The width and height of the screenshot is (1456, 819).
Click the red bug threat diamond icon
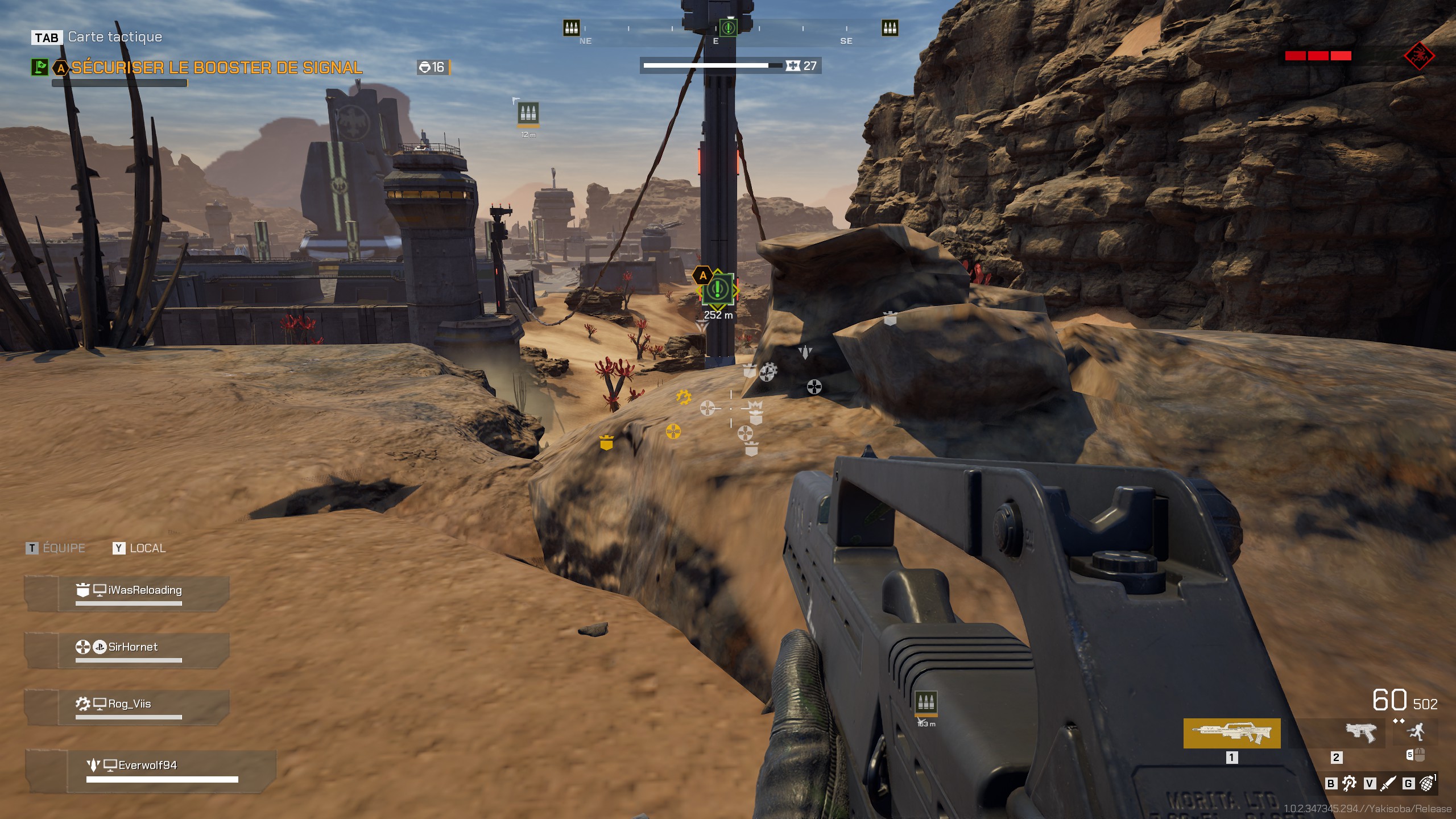[1419, 56]
